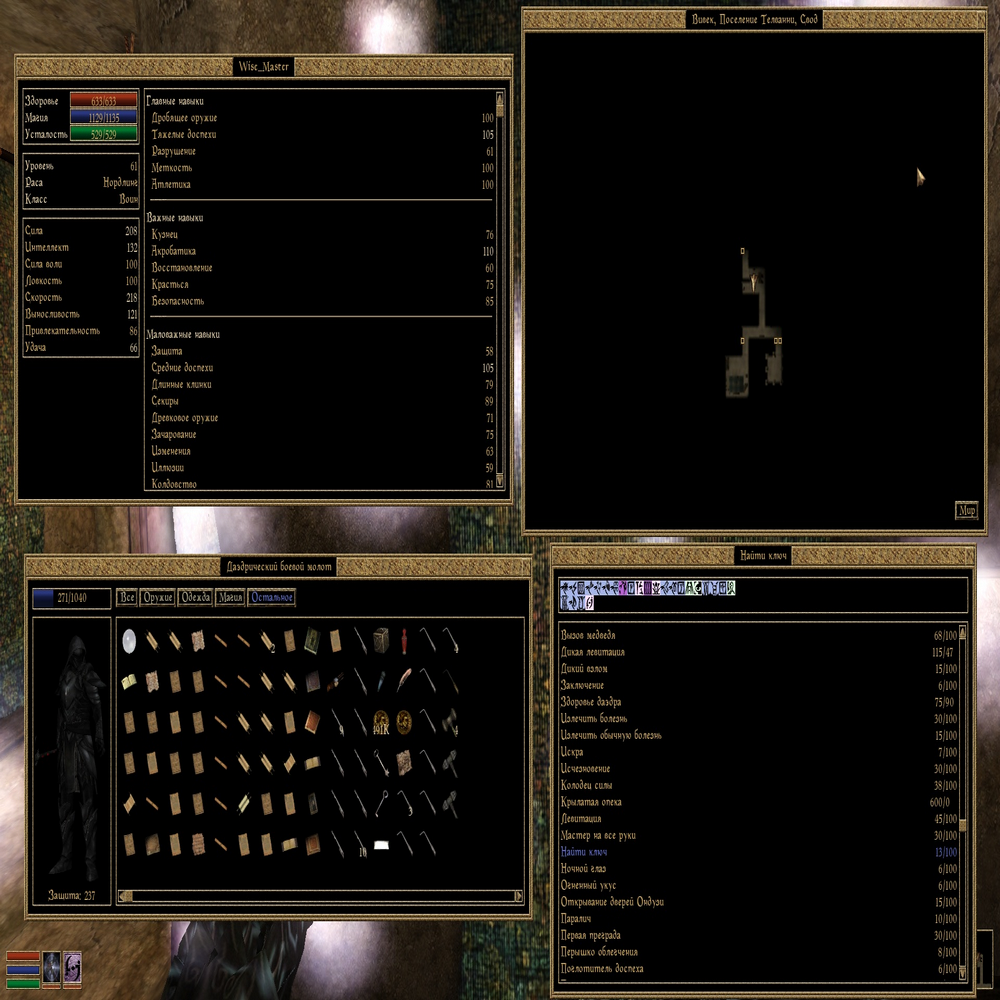Select the Вызов медведя spell

pyautogui.click(x=589, y=635)
